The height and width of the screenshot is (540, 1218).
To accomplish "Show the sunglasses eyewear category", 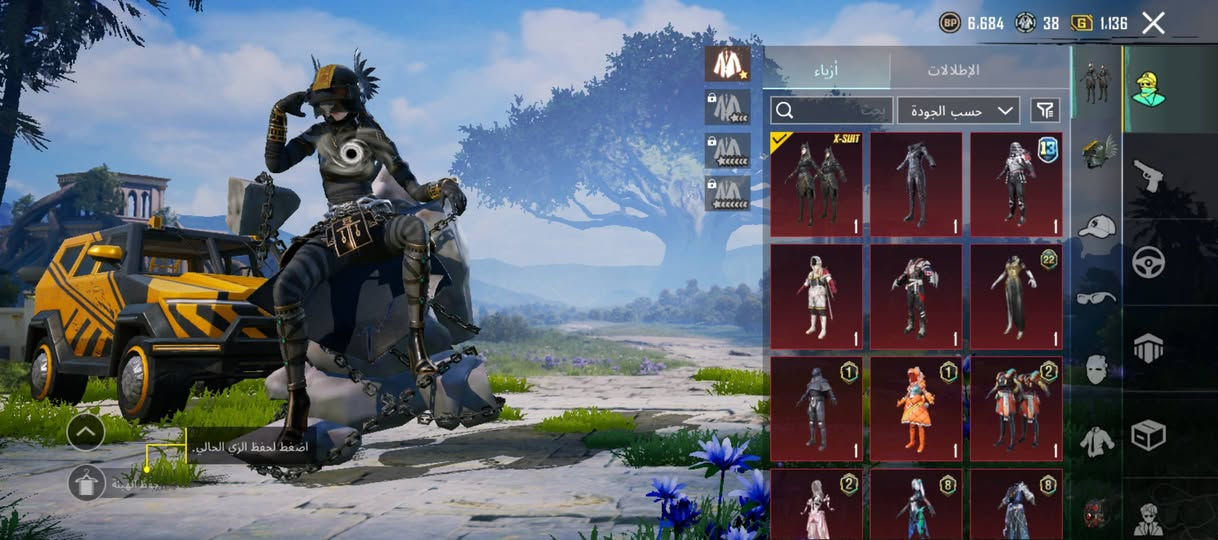I will [1097, 297].
